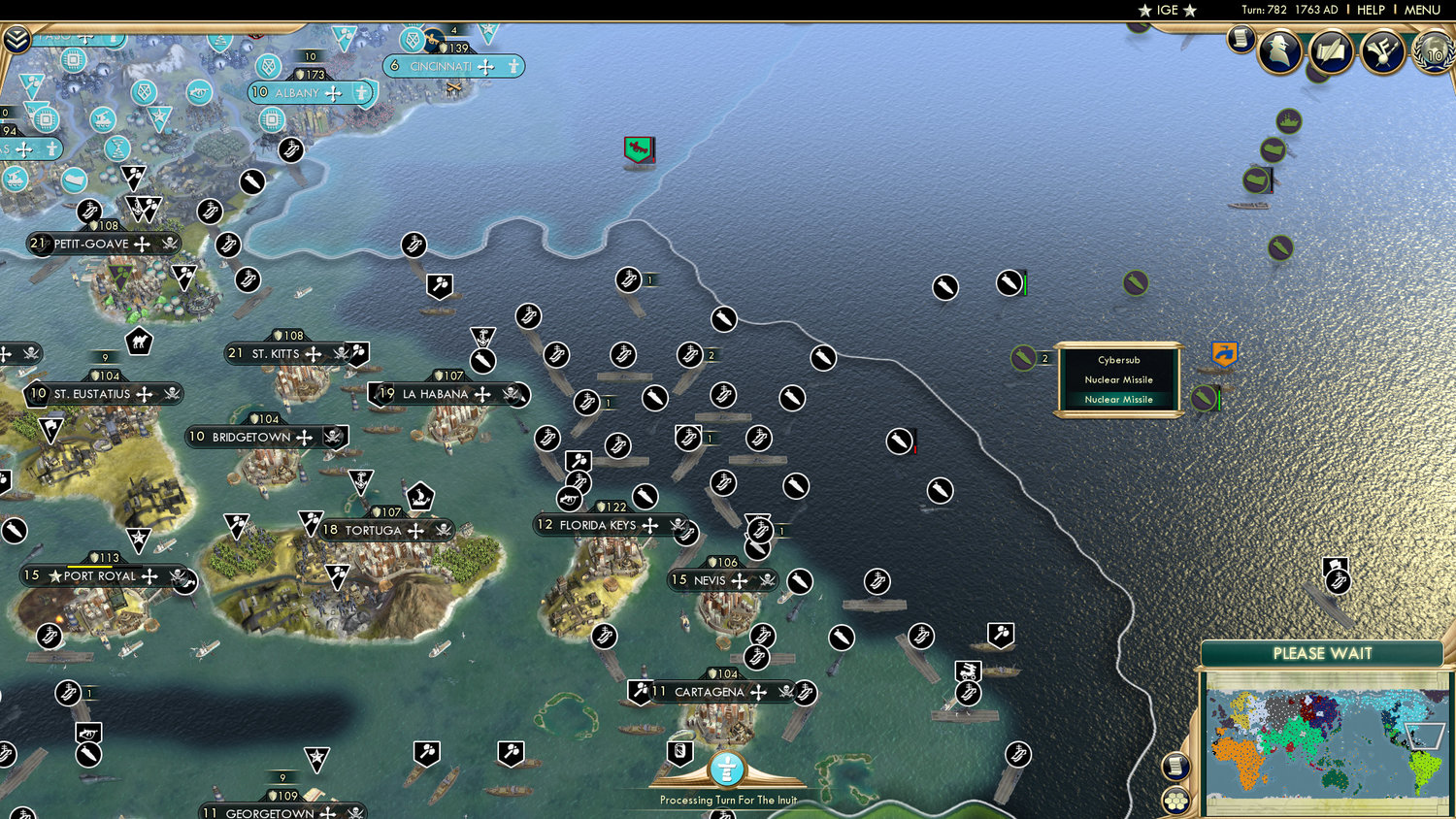Viewport: 1456px width, 819px height.
Task: Click HELP in the top bar
Action: tap(1372, 11)
